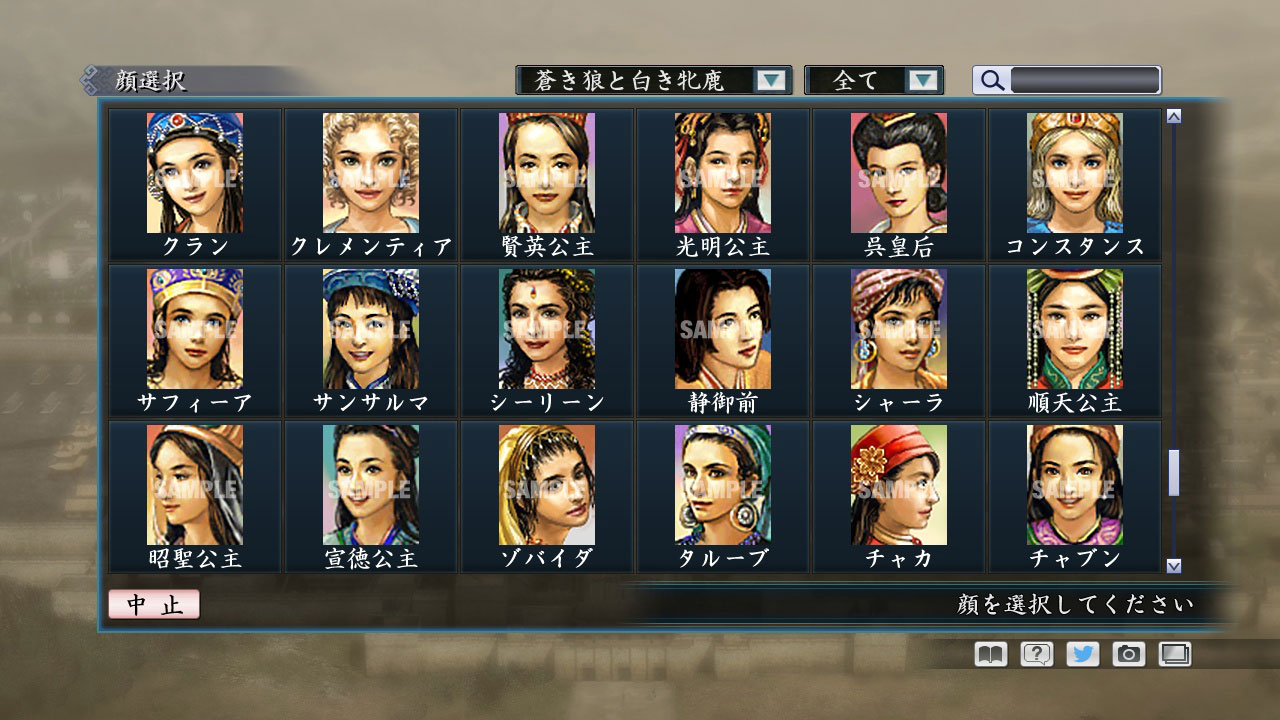This screenshot has height=720, width=1280.
Task: Take a screenshot using the camera icon
Action: 1128,653
